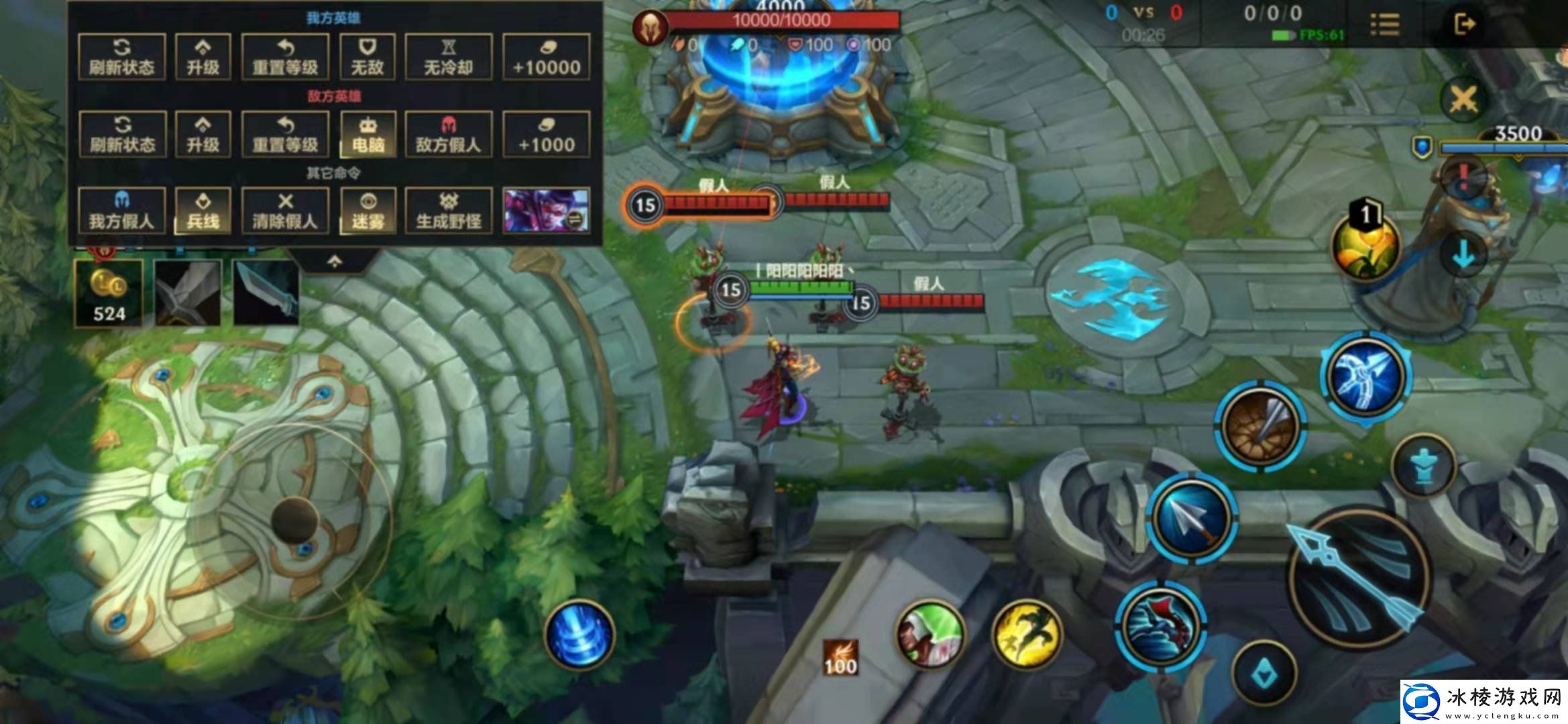The image size is (1568, 724).
Task: Open the champion swap portrait button
Action: tap(546, 211)
